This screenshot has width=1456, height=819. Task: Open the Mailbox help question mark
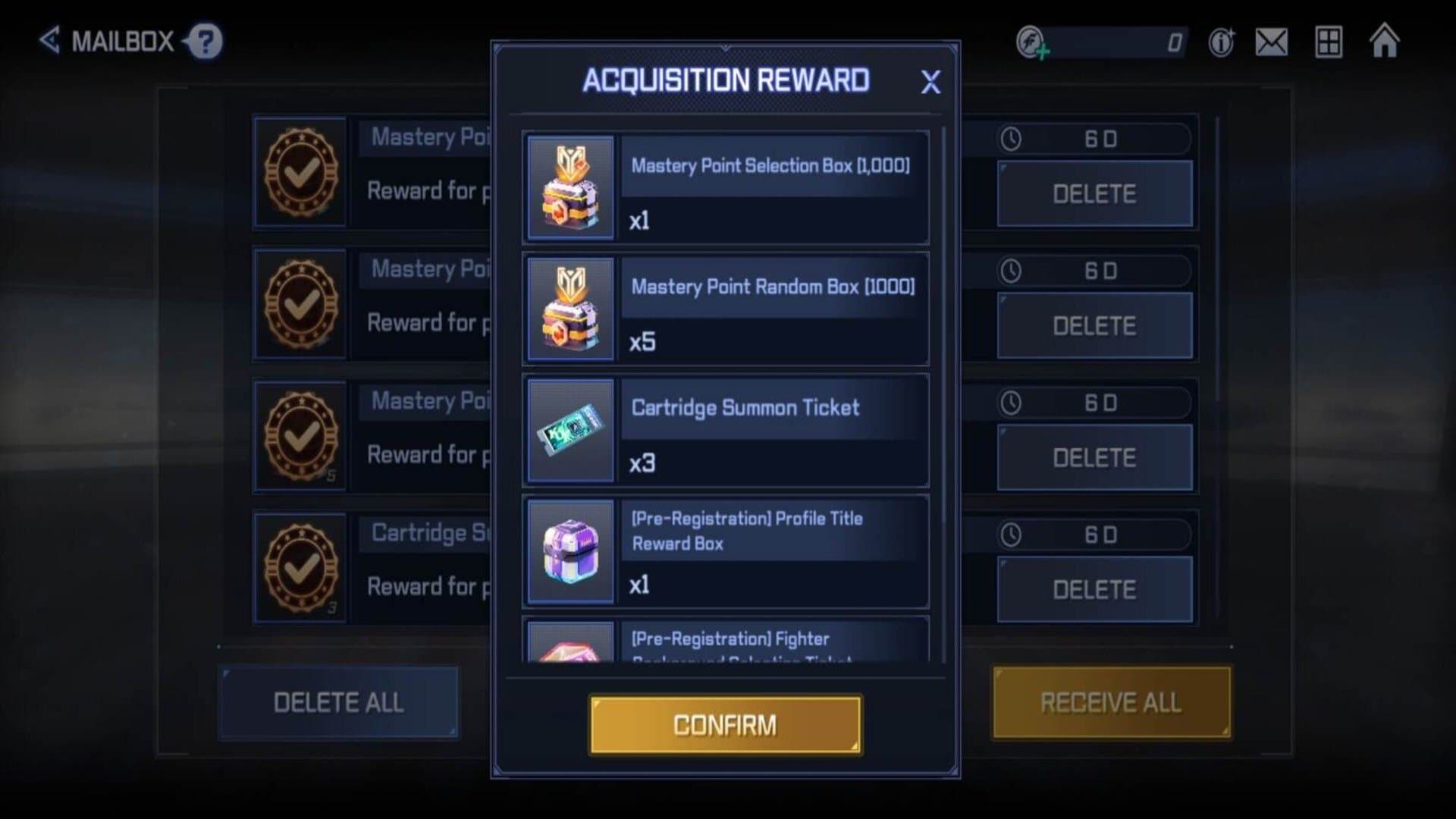[x=206, y=41]
